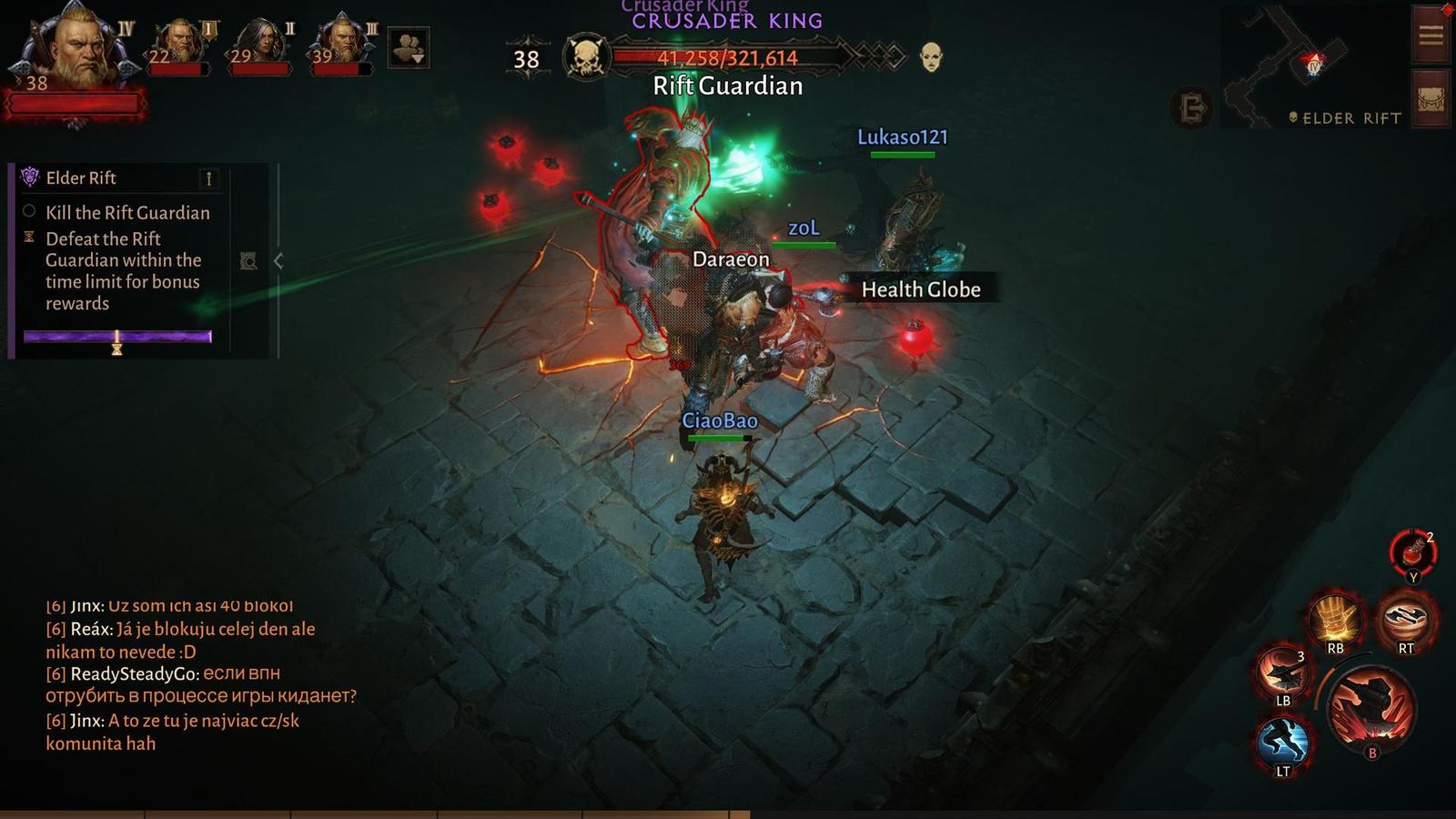Open the Elder Rift info panel via the i icon
The image size is (1456, 819).
pyautogui.click(x=210, y=178)
